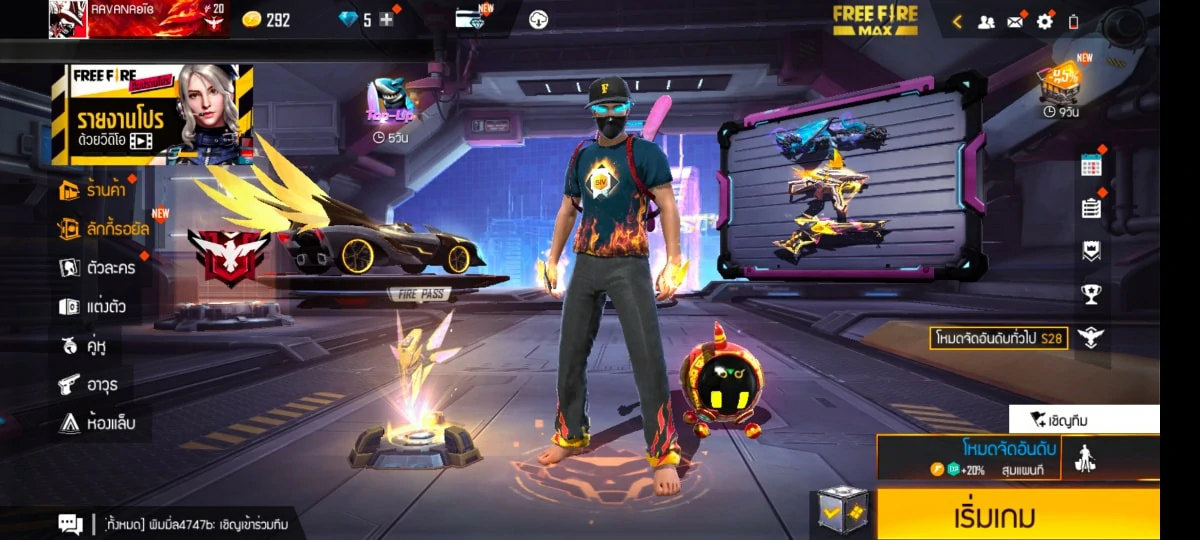Open the ลักกี้รอยัล Luck Royale menu
The height and width of the screenshot is (540, 1200).
pos(104,229)
